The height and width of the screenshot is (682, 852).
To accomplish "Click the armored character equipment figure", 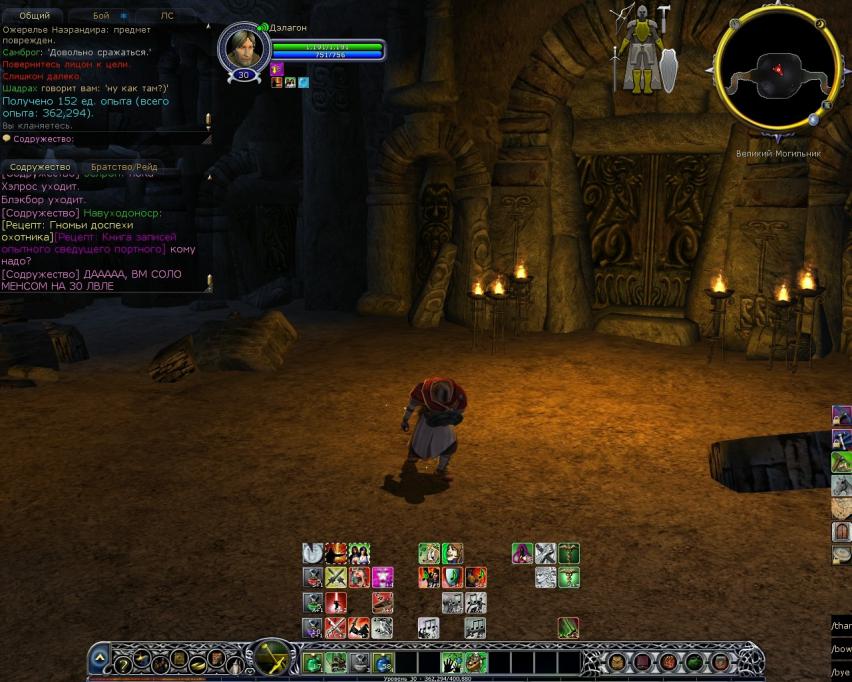I will point(641,48).
